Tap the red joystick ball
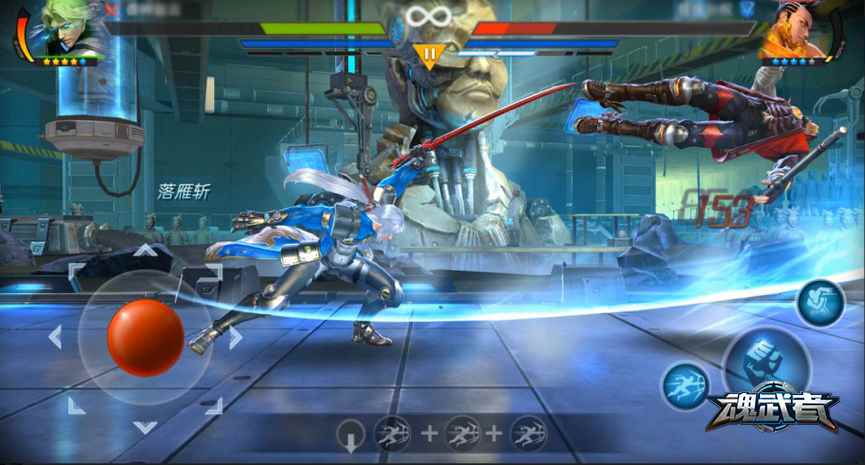The width and height of the screenshot is (865, 465). coord(145,337)
